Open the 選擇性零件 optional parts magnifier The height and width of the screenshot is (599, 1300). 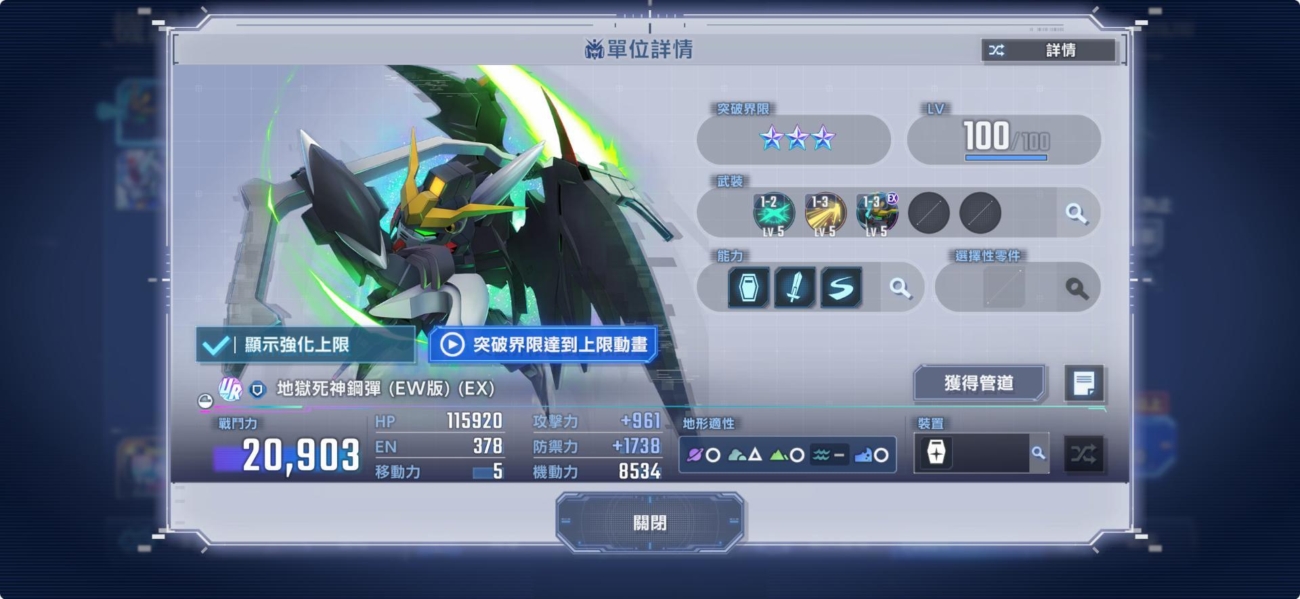pos(1076,288)
